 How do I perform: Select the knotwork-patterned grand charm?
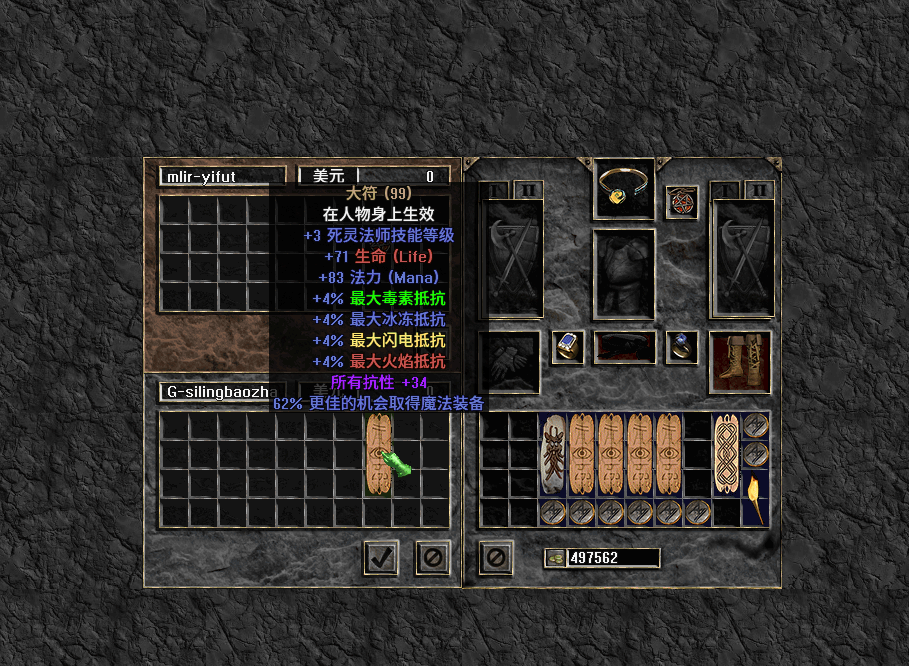726,455
